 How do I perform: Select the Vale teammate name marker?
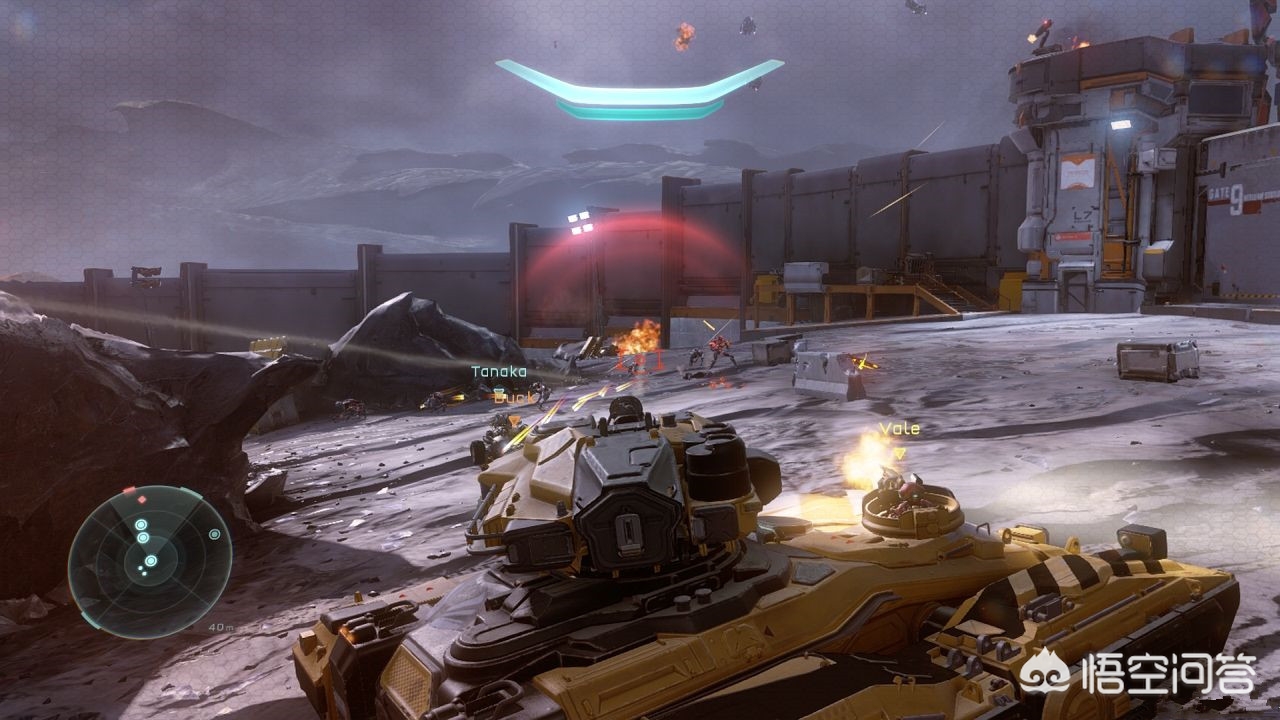point(899,429)
